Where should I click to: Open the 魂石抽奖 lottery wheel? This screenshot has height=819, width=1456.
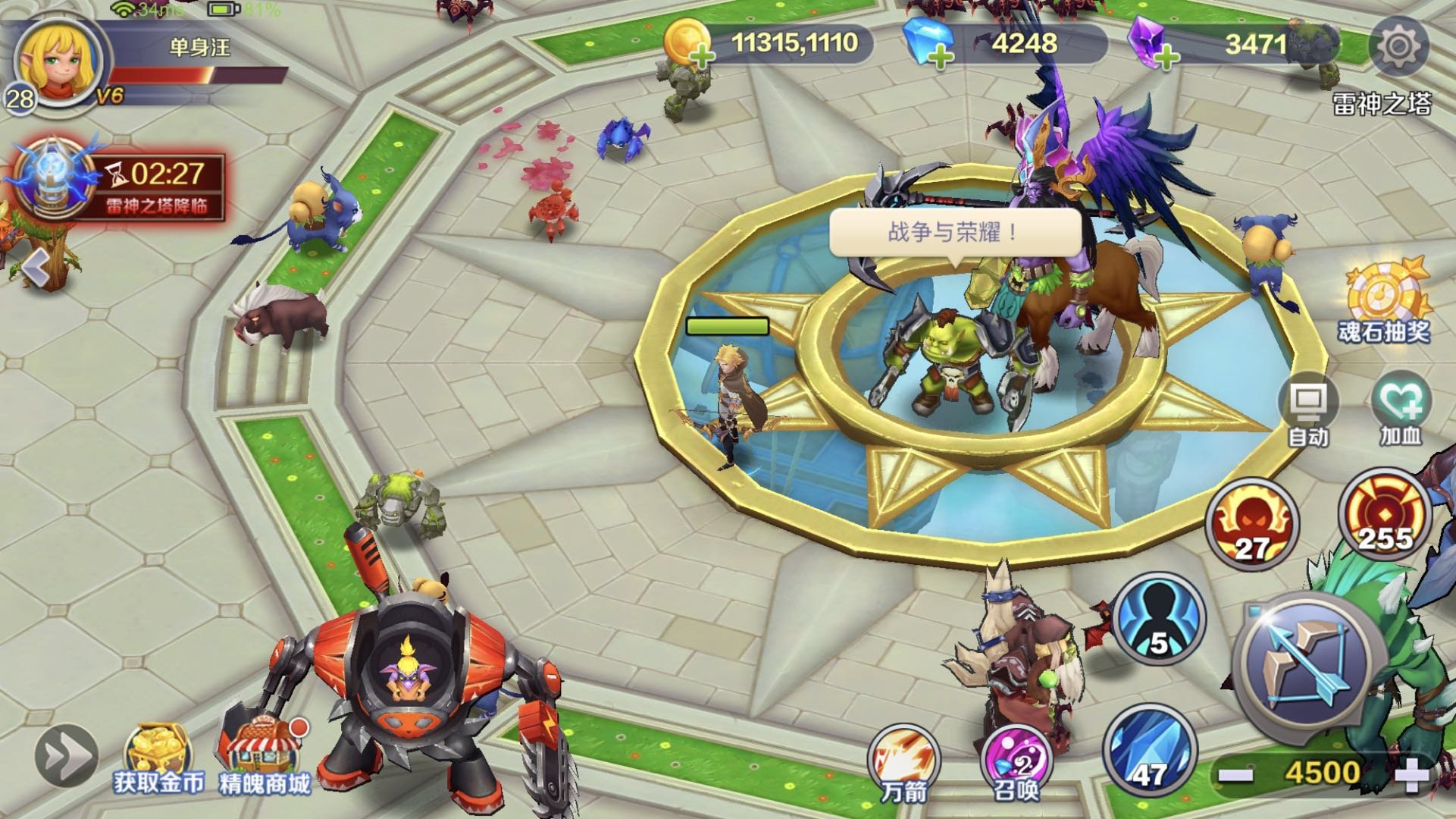pyautogui.click(x=1386, y=300)
